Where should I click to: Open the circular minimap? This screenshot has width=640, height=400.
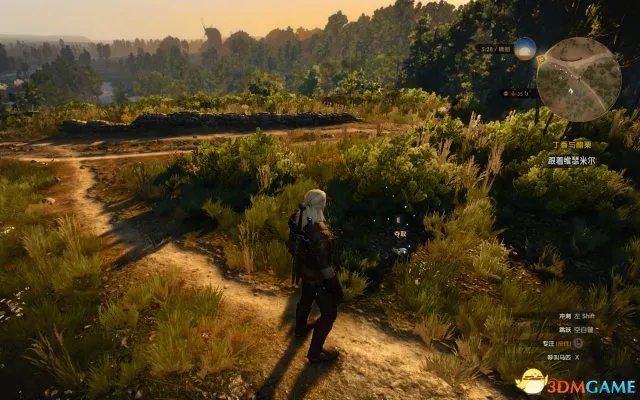click(578, 79)
